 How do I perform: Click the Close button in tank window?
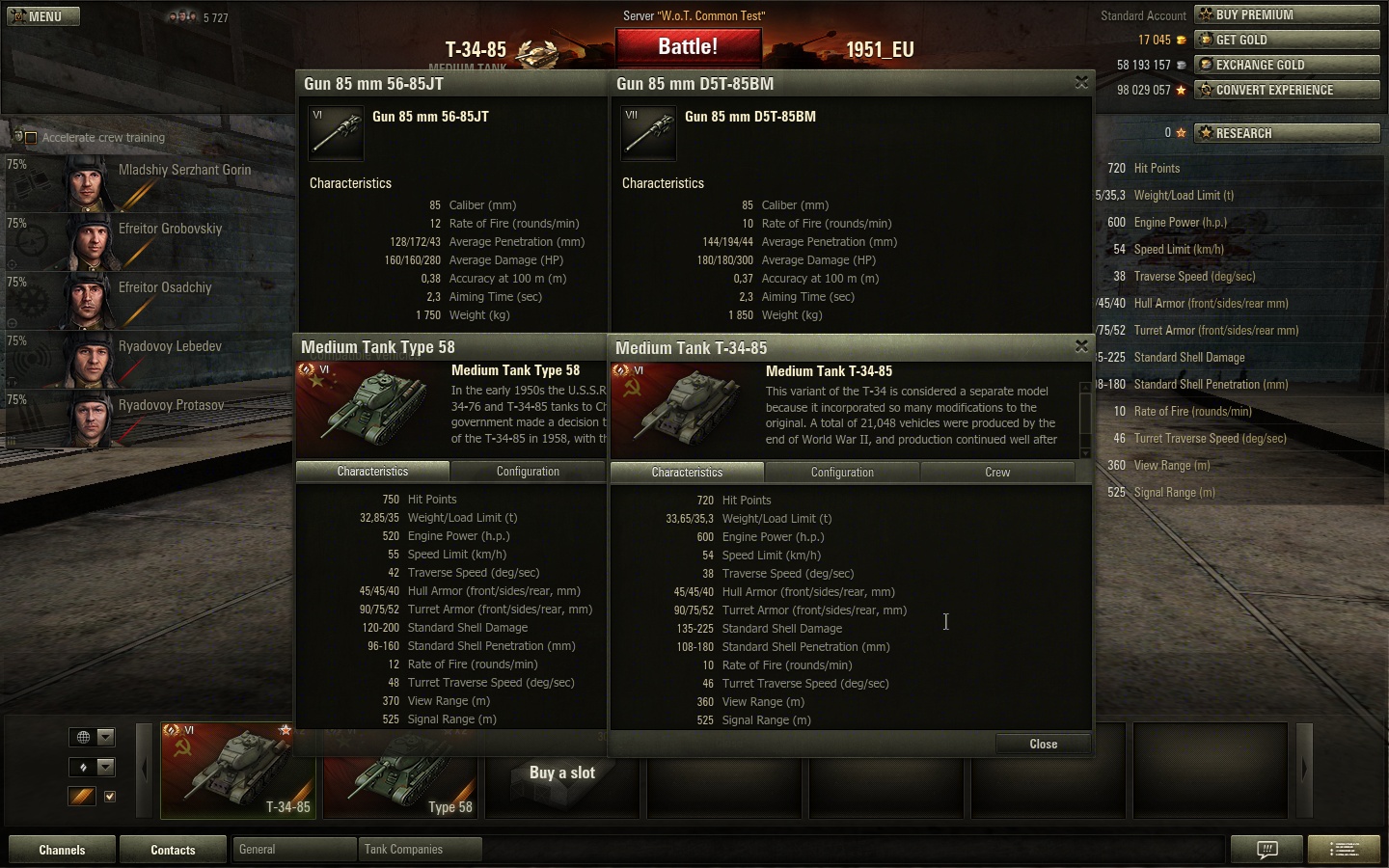point(1043,744)
